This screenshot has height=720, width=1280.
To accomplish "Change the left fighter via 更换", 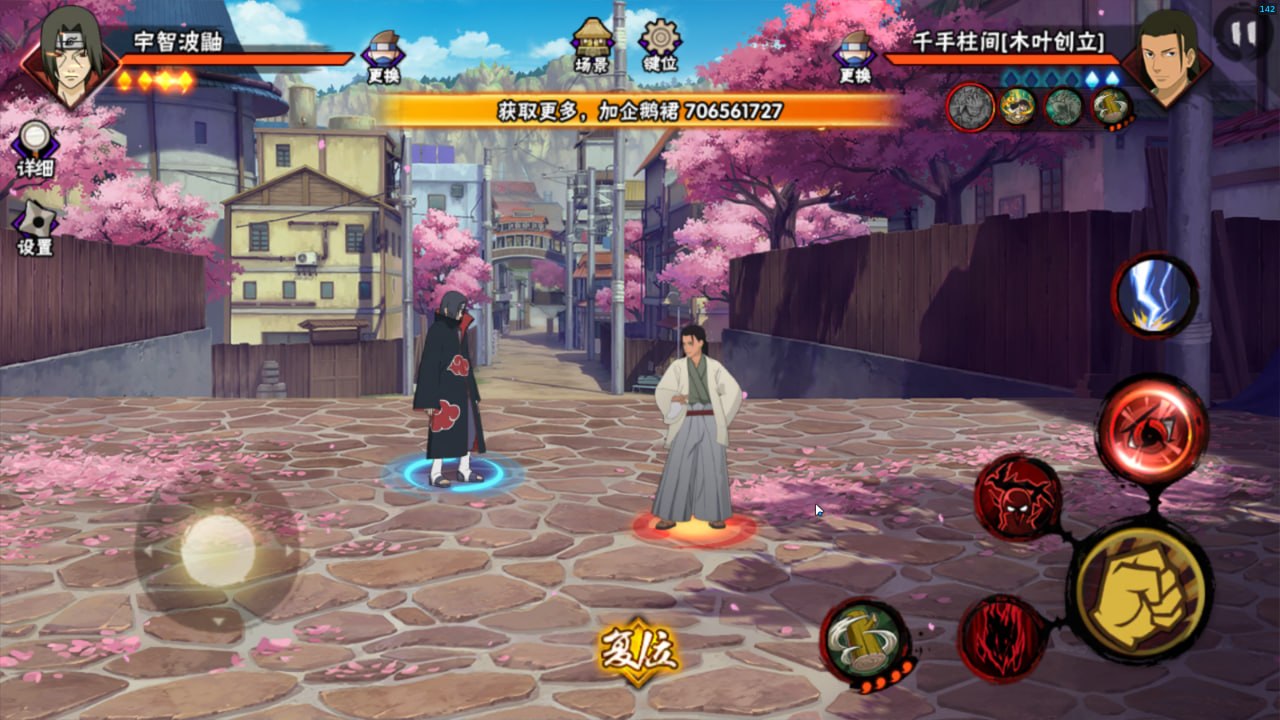I will (x=383, y=56).
